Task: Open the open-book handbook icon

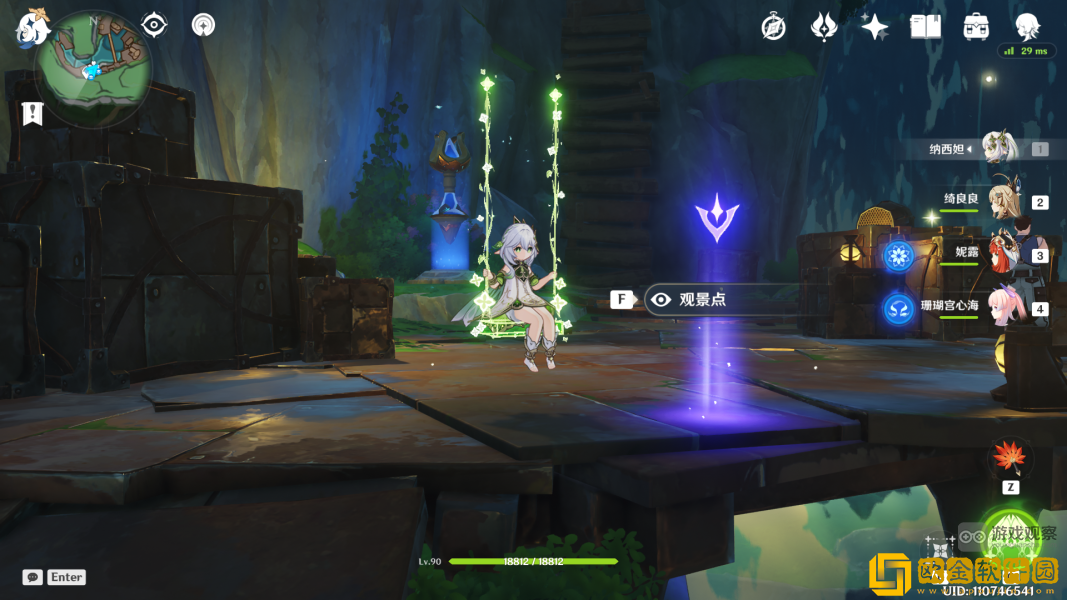Action: pos(925,27)
